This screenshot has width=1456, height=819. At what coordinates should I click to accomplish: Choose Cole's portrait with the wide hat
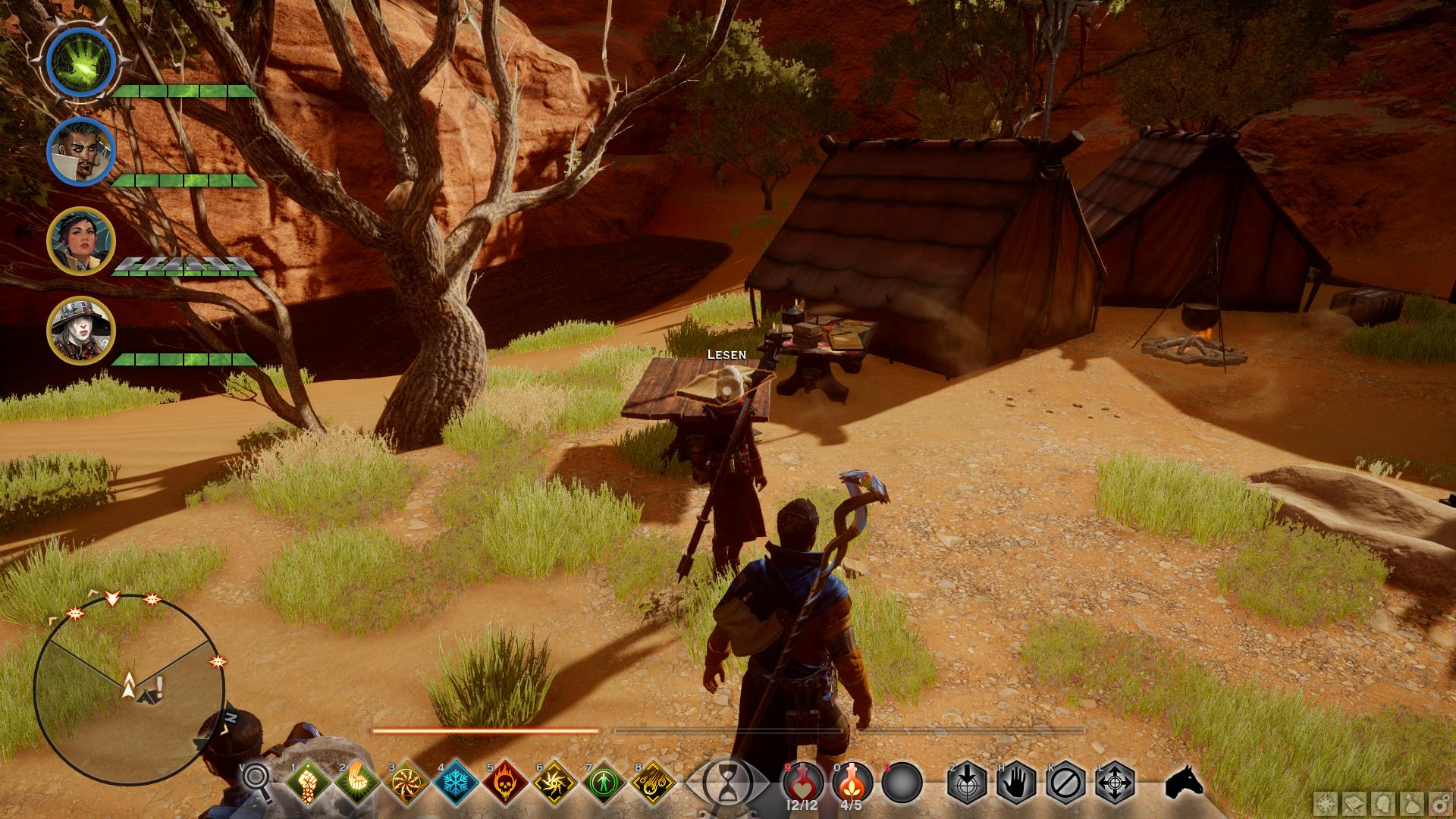pyautogui.click(x=80, y=331)
